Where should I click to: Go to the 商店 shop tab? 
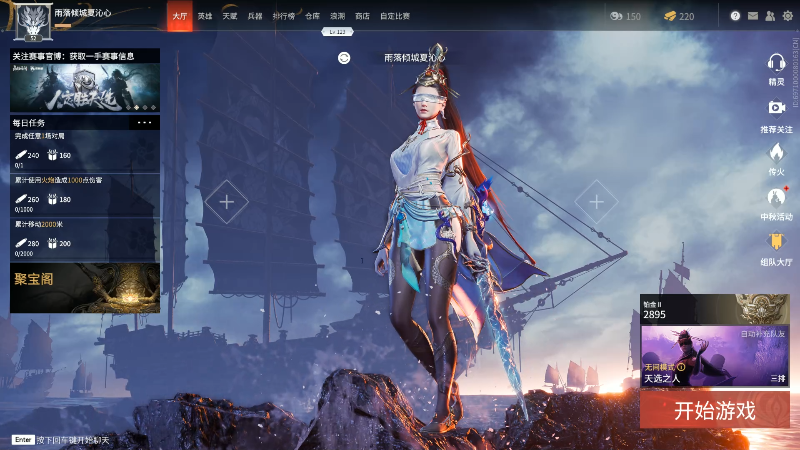point(362,16)
